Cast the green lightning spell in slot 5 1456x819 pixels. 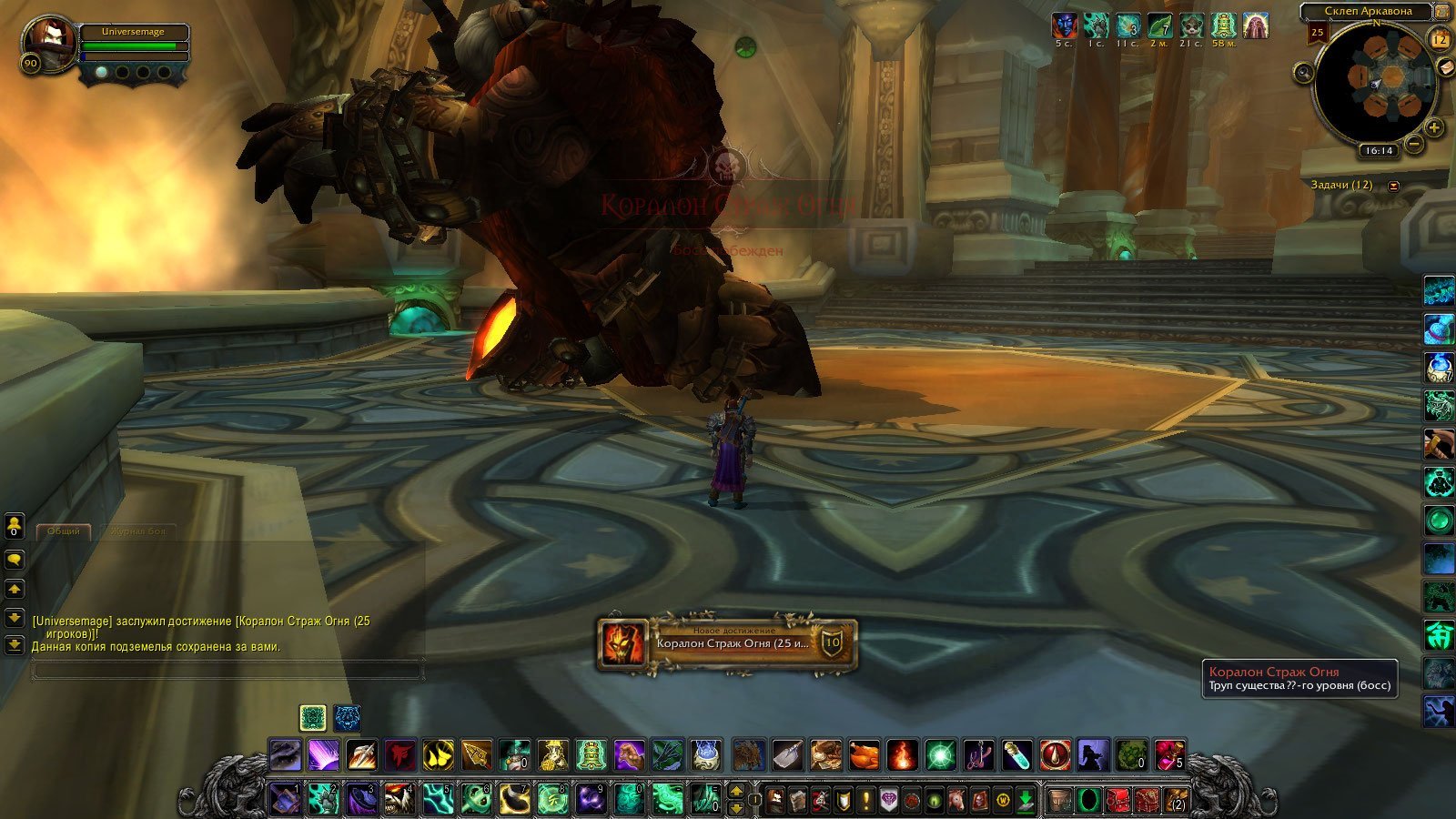[x=438, y=799]
